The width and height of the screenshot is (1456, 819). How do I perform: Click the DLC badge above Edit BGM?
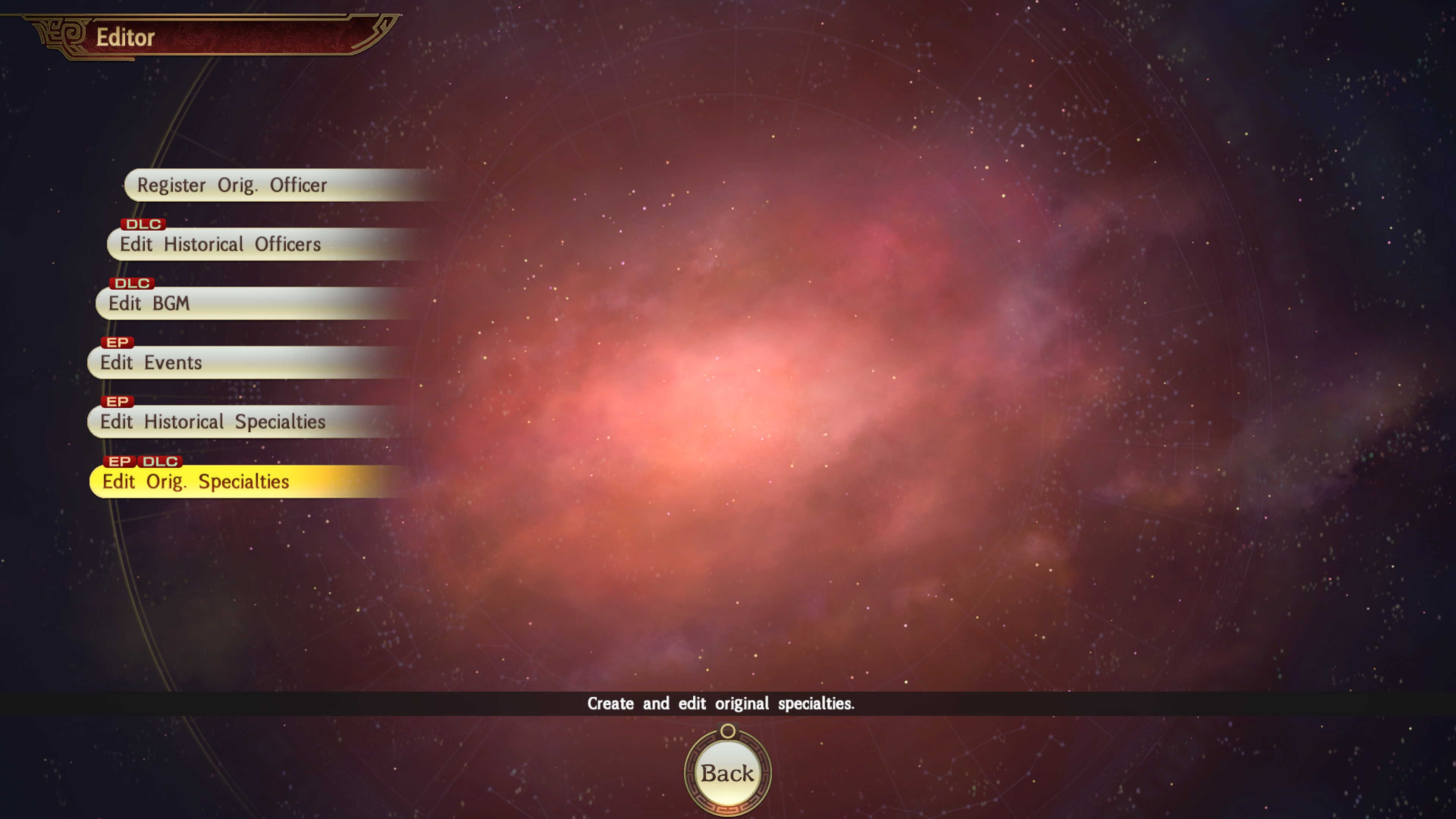coord(133,283)
